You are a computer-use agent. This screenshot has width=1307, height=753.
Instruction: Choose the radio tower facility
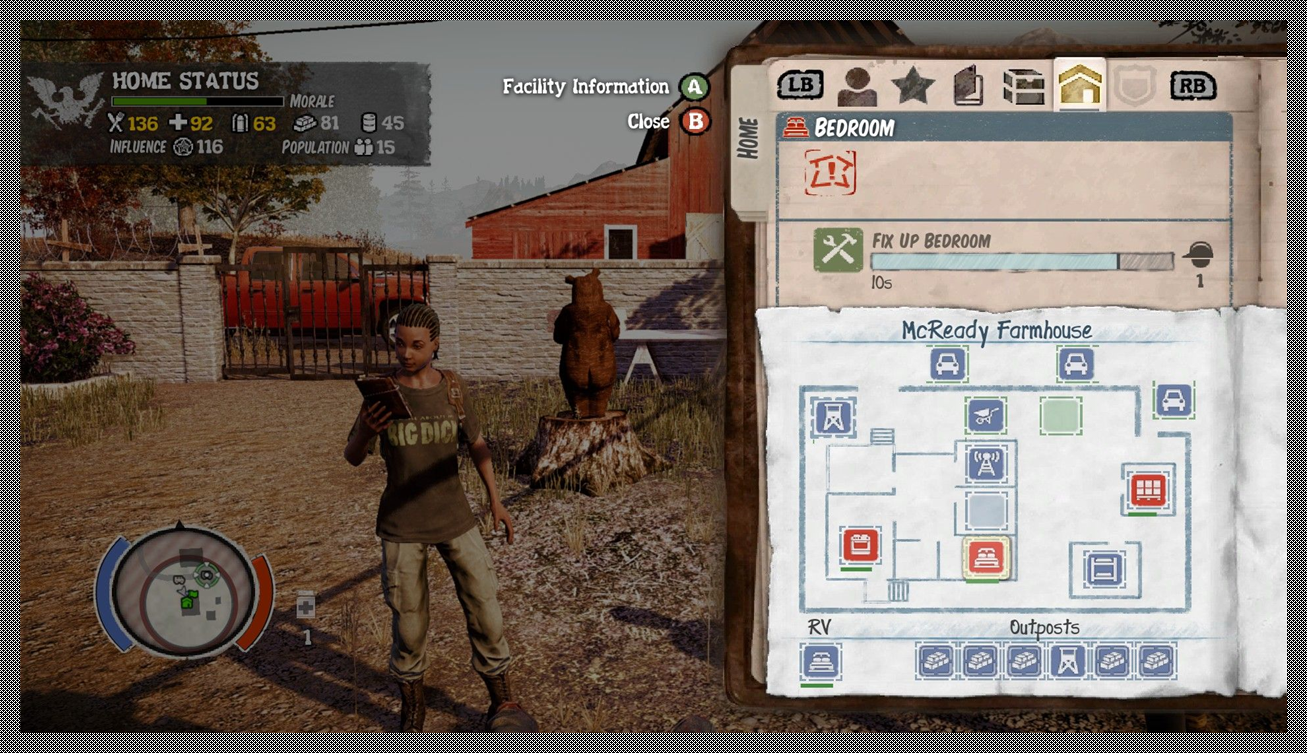click(x=987, y=463)
